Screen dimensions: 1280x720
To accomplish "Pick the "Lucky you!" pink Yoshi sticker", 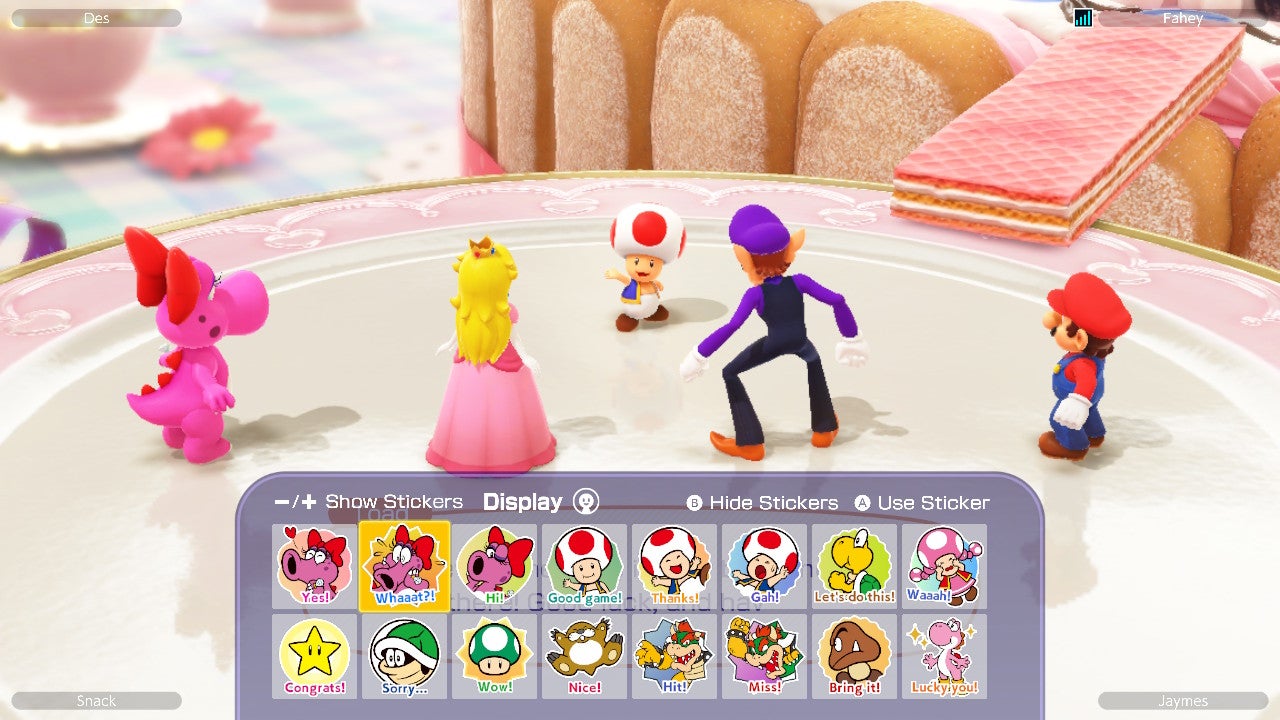I will coord(944,655).
